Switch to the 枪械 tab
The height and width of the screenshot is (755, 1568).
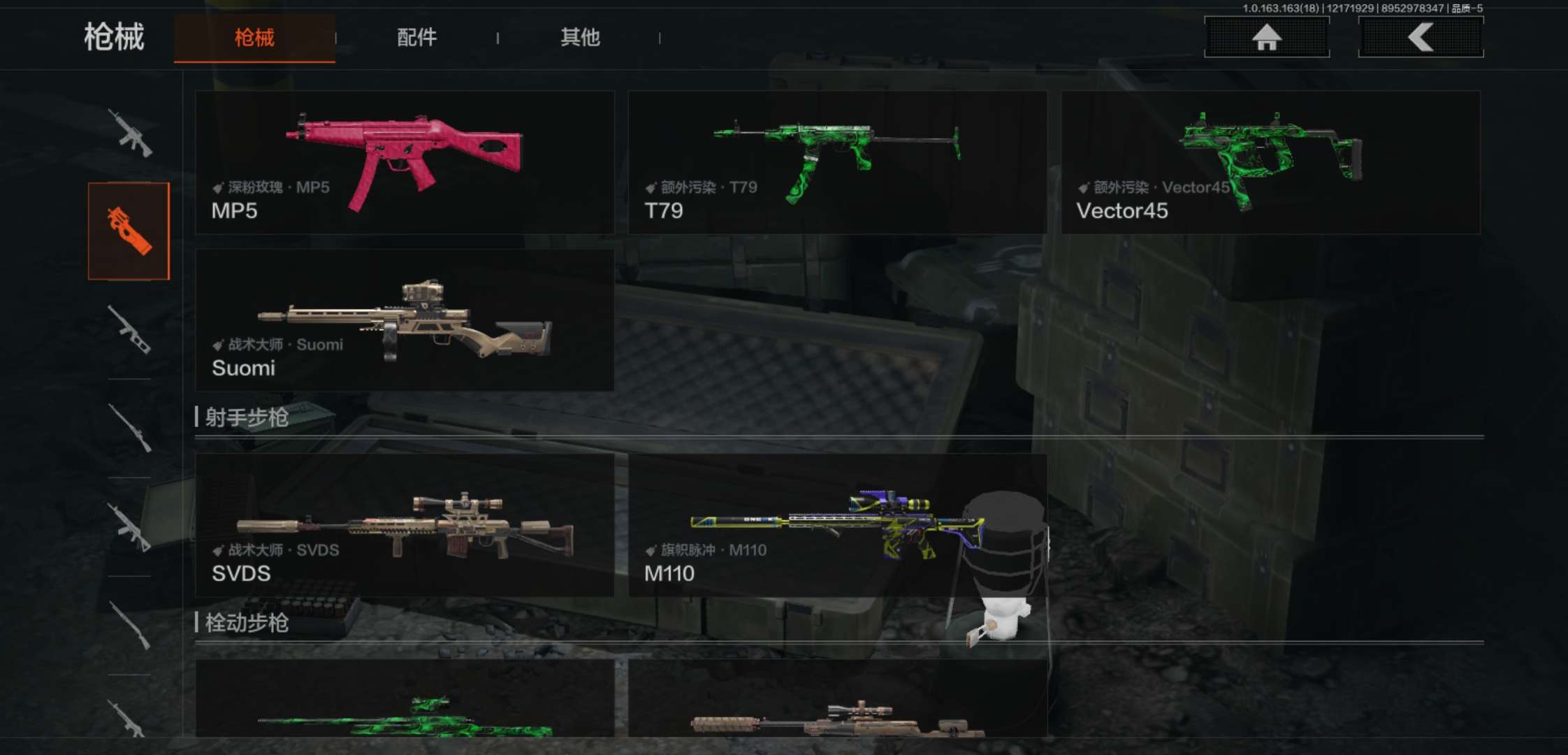(254, 38)
